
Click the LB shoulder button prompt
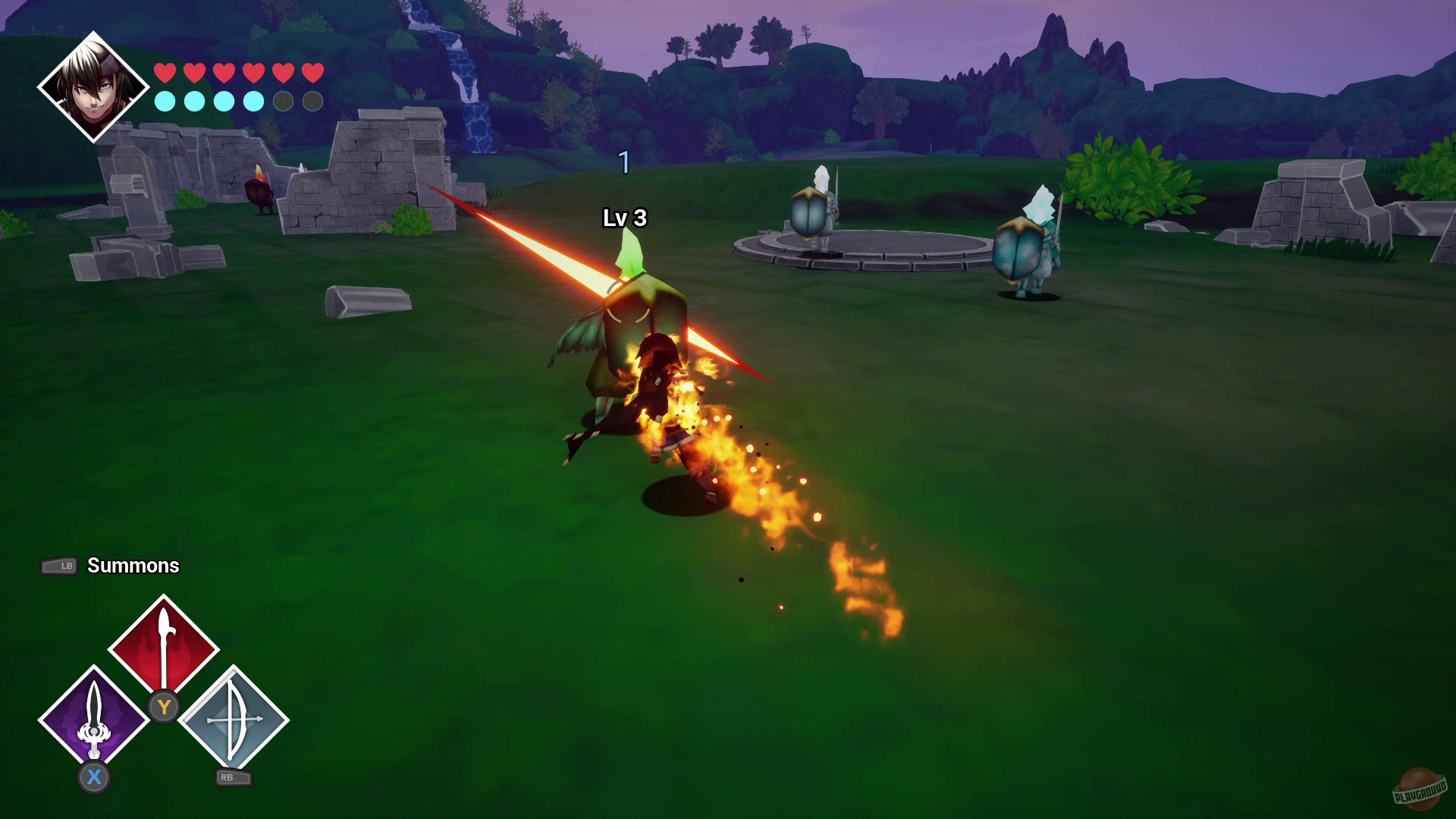click(x=59, y=566)
